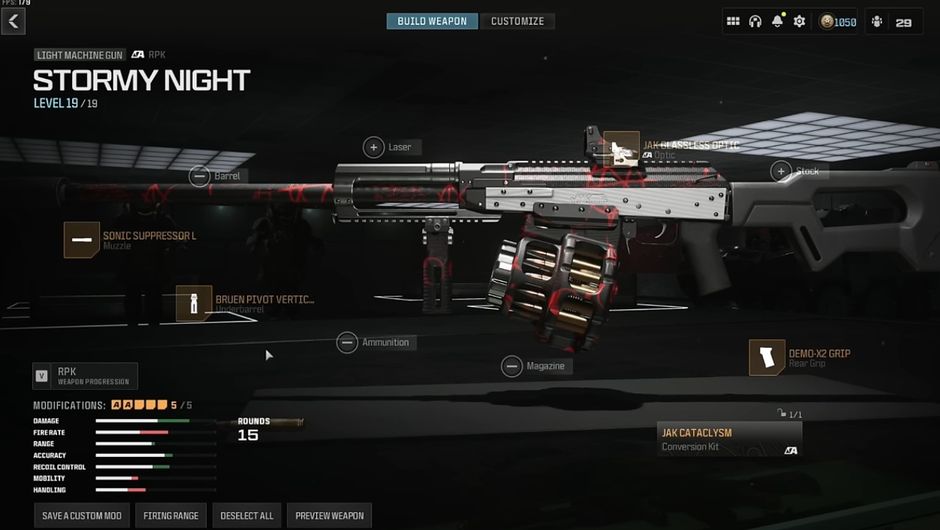Switch to the Build Weapon tab
This screenshot has width=940, height=530.
[x=432, y=21]
